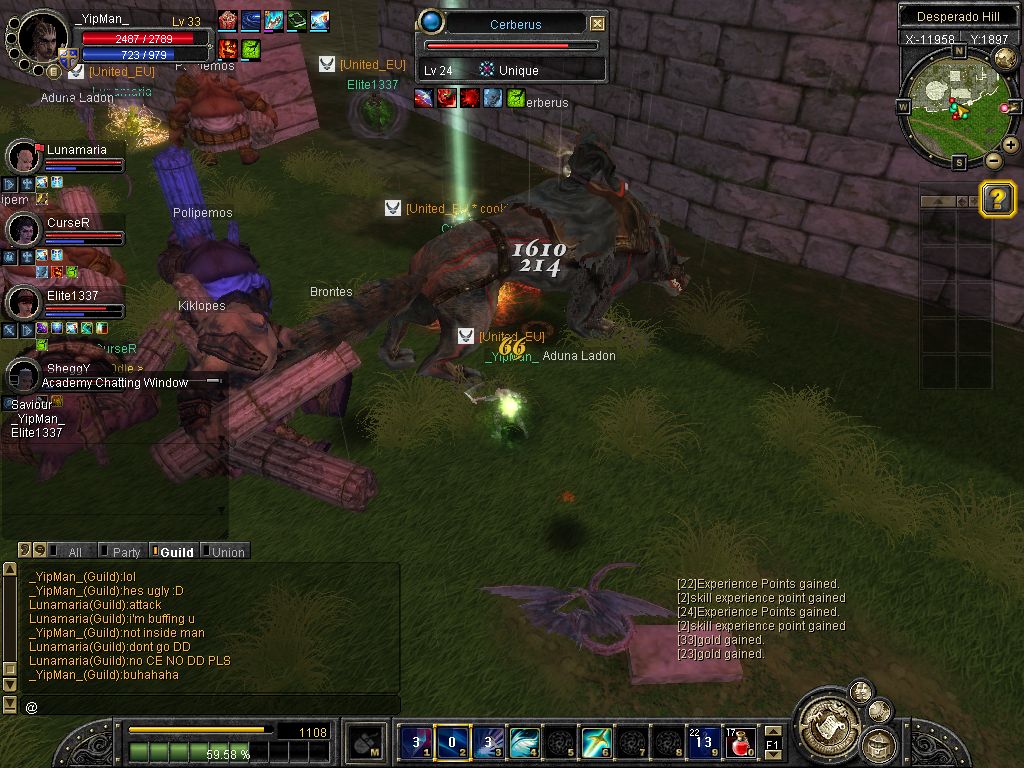Click the chat message input field
The width and height of the screenshot is (1024, 768).
click(x=210, y=706)
